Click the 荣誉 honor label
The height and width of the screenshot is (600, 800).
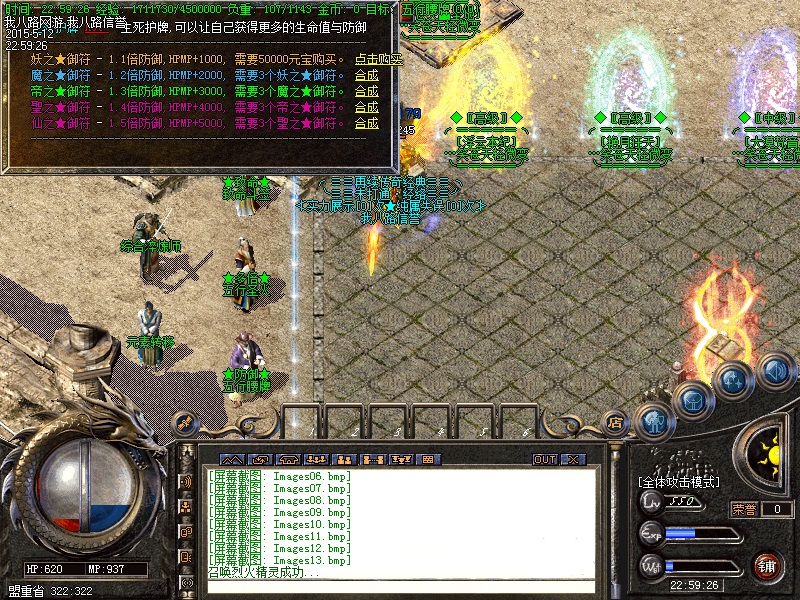[x=744, y=509]
